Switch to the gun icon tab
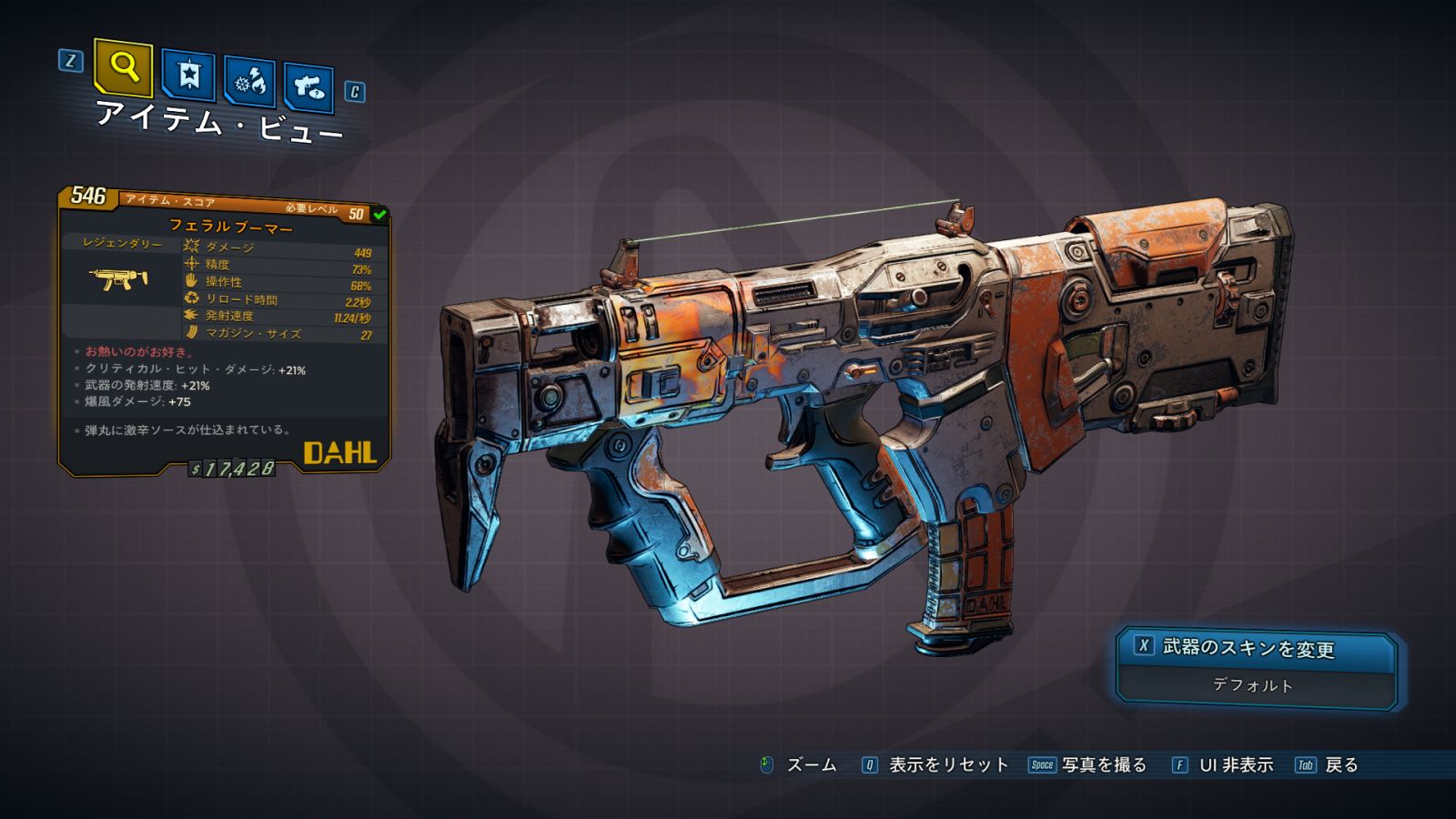This screenshot has width=1456, height=819. point(308,88)
